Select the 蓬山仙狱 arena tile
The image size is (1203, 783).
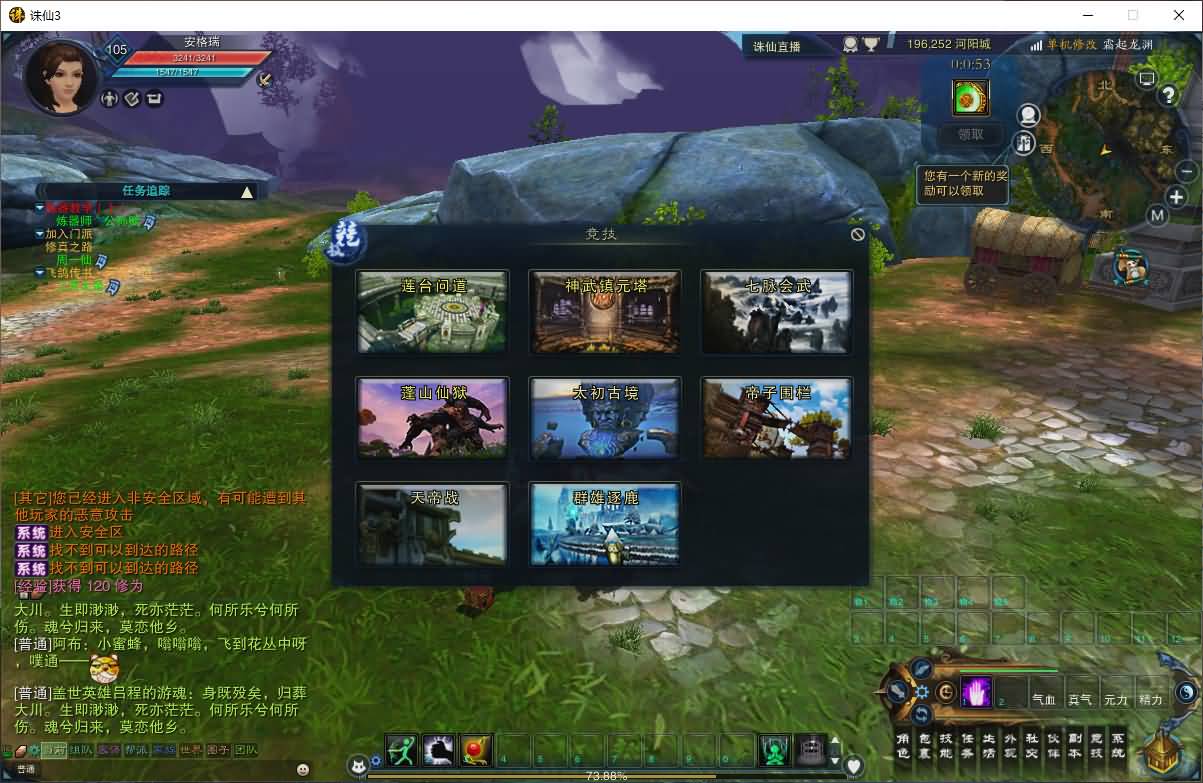[x=432, y=418]
